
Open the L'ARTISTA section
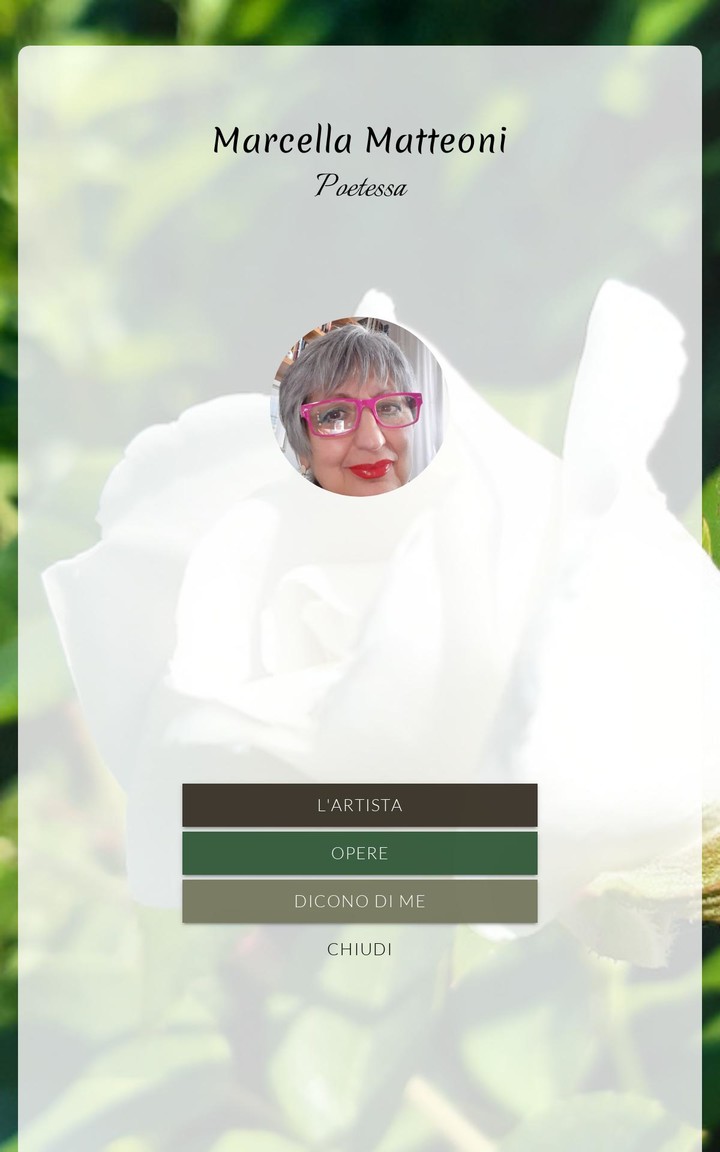point(359,805)
